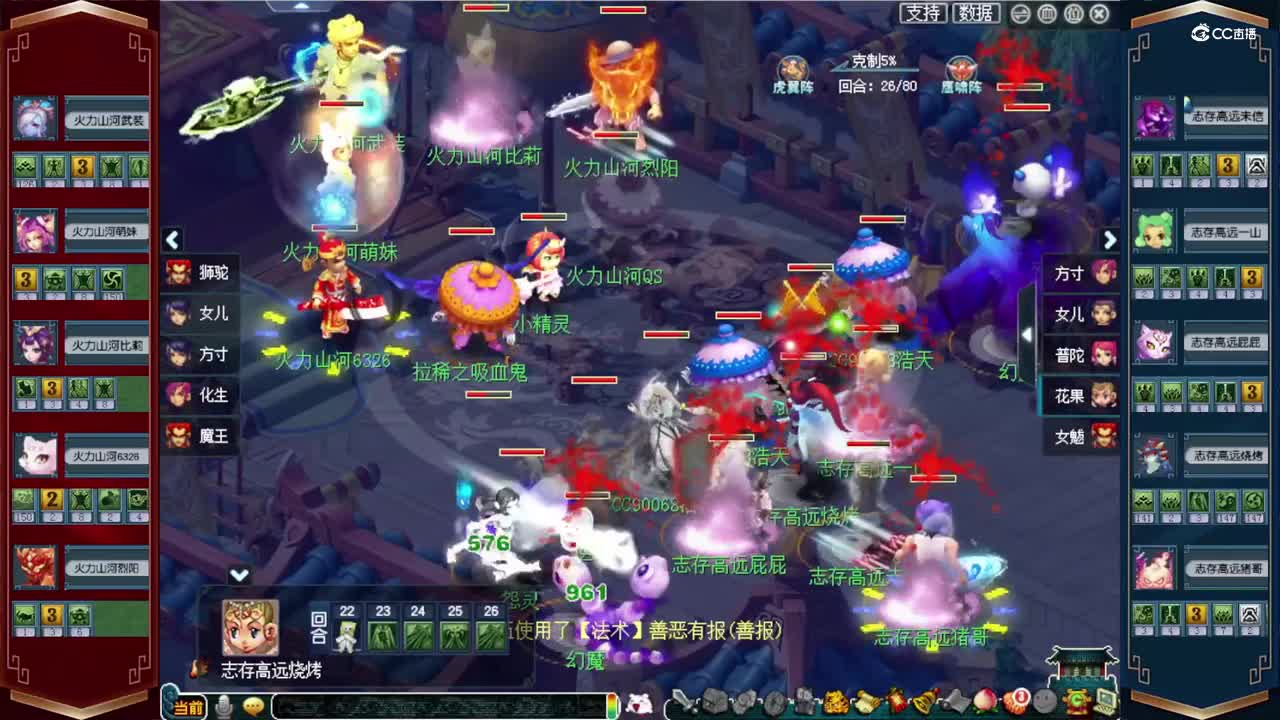Click the smiley face icon near the bottom right
The width and height of the screenshot is (1280, 720).
coord(1043,705)
